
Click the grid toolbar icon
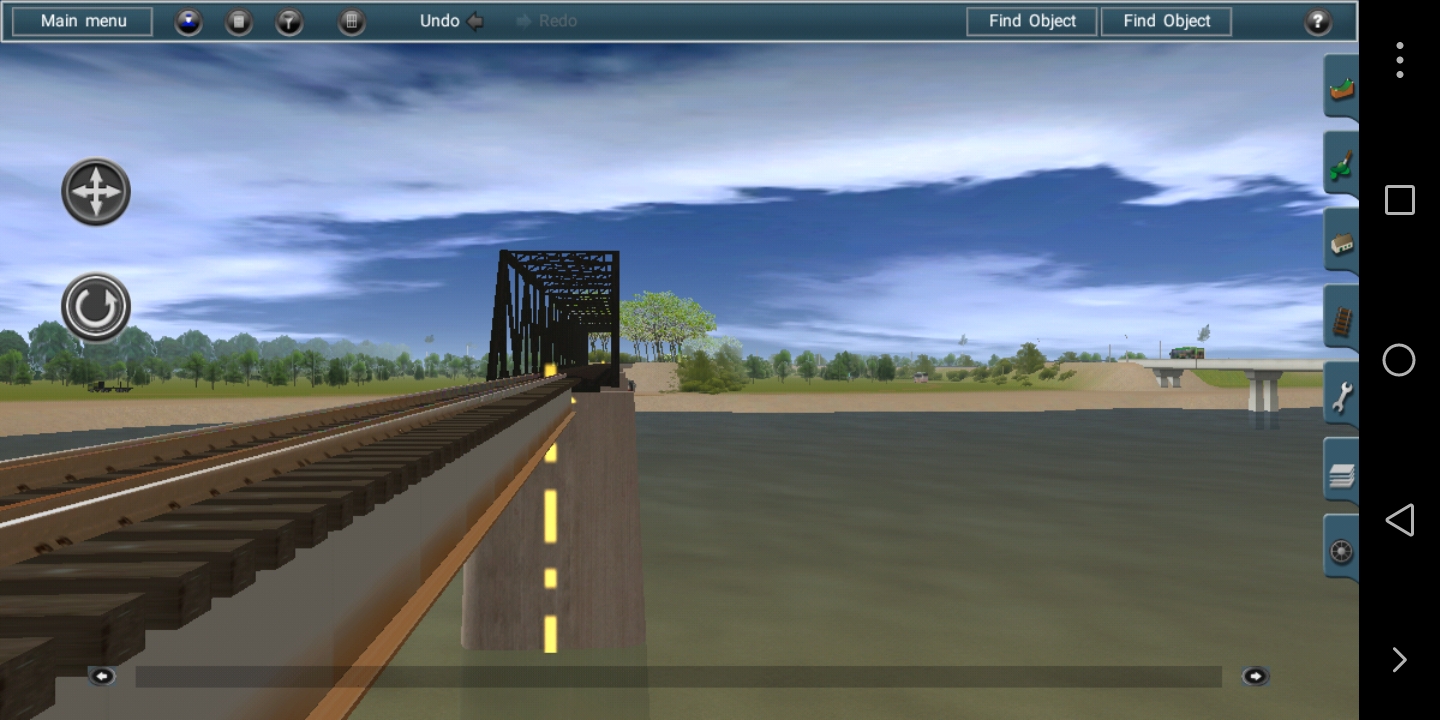pos(351,21)
